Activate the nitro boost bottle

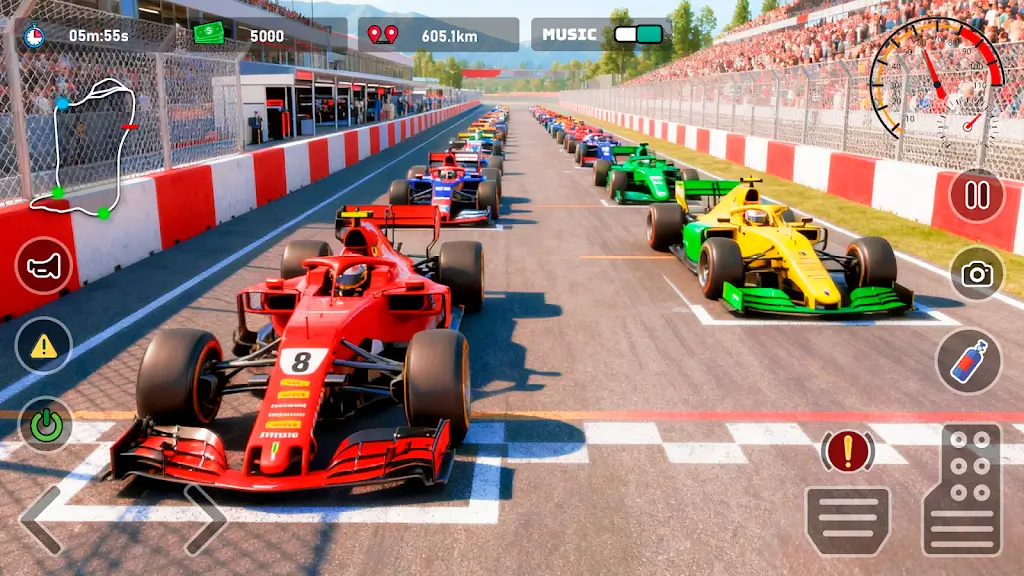coord(968,361)
